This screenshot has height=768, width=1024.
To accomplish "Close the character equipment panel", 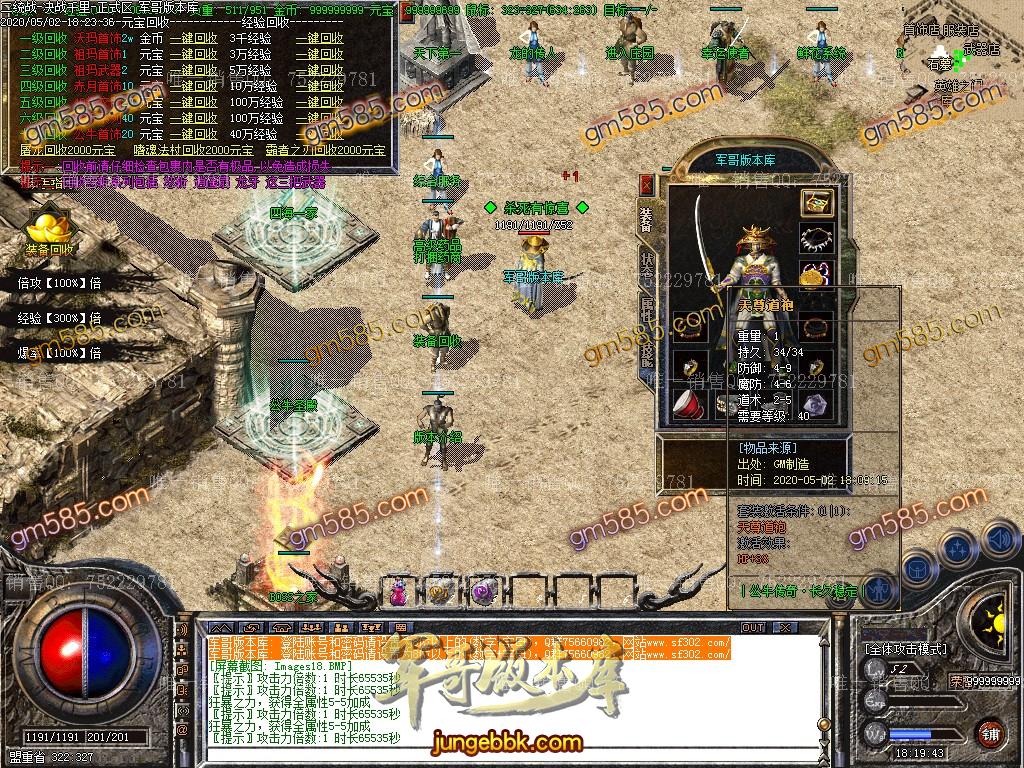I will pyautogui.click(x=647, y=185).
